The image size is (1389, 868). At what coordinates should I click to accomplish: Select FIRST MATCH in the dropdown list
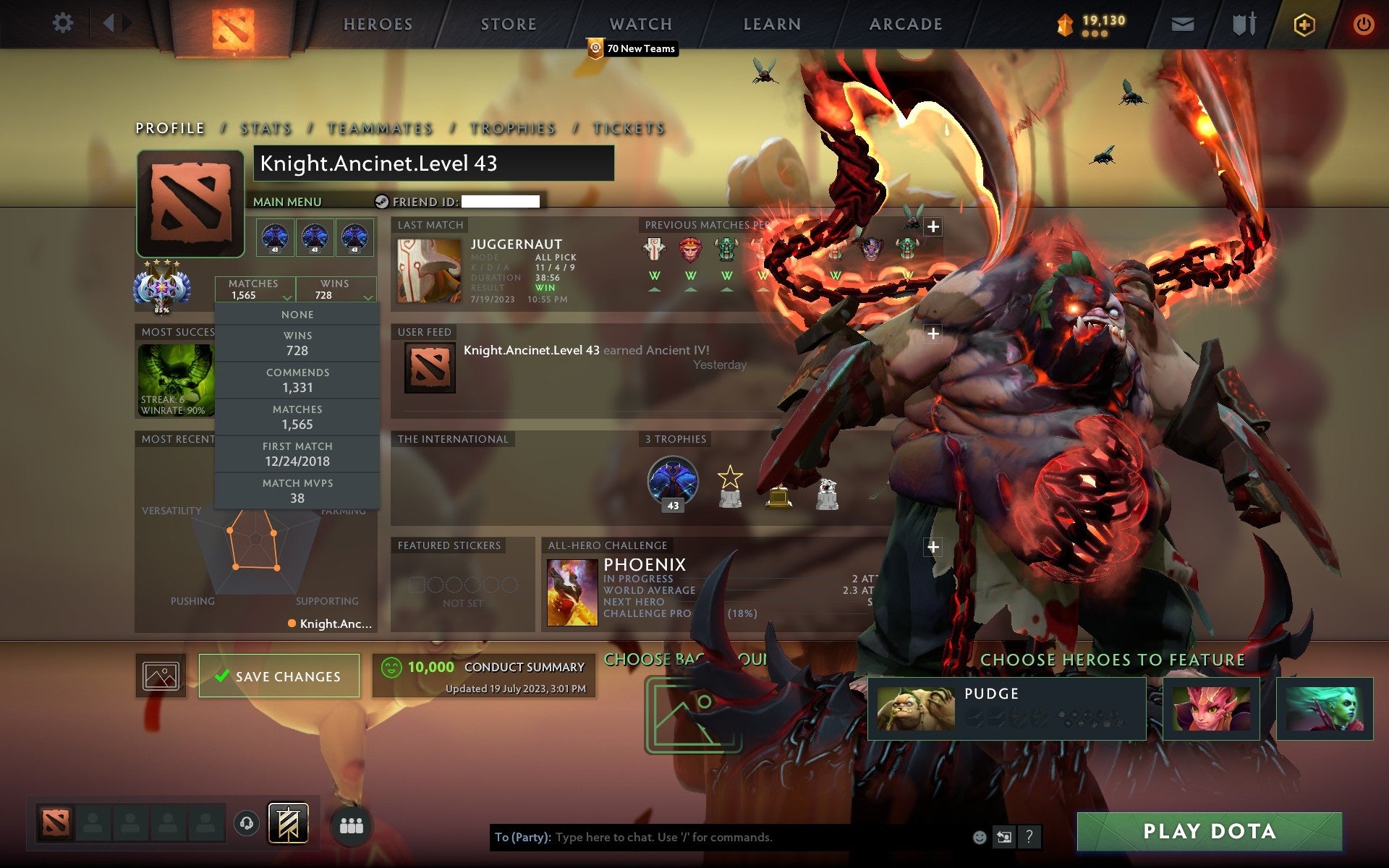coord(297,454)
